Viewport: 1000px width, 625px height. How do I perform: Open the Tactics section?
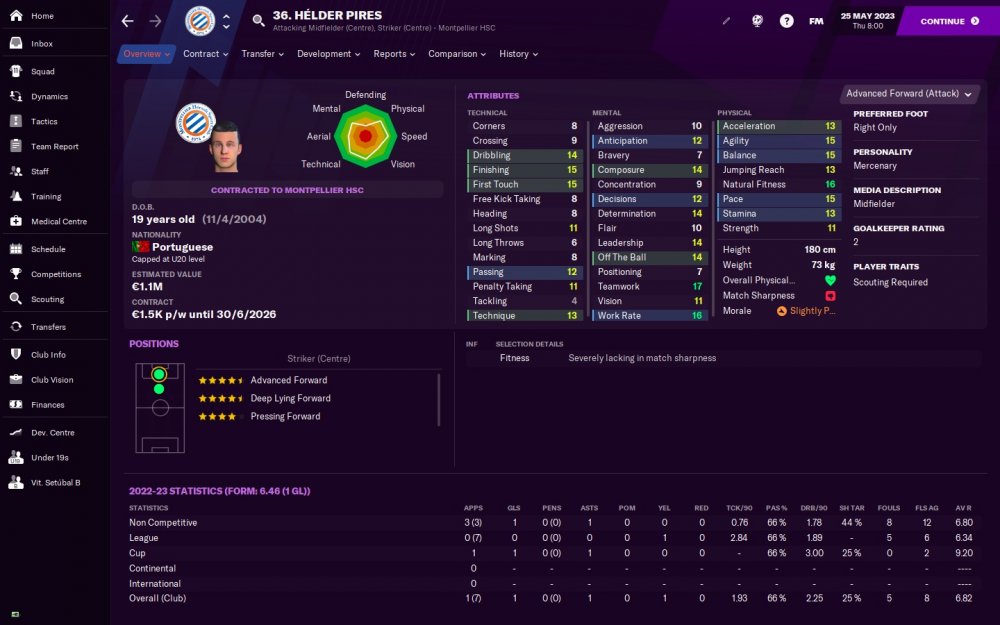44,122
